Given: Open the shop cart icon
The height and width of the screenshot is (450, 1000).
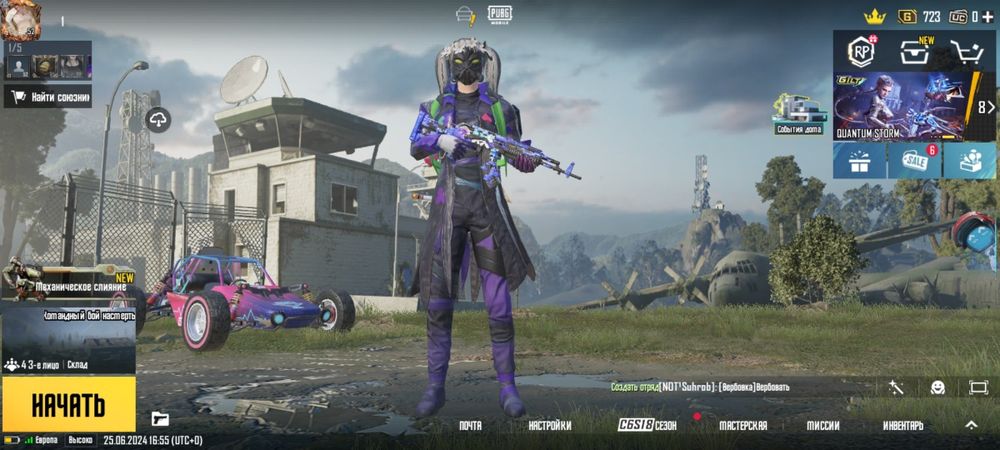Looking at the screenshot, I should 967,52.
